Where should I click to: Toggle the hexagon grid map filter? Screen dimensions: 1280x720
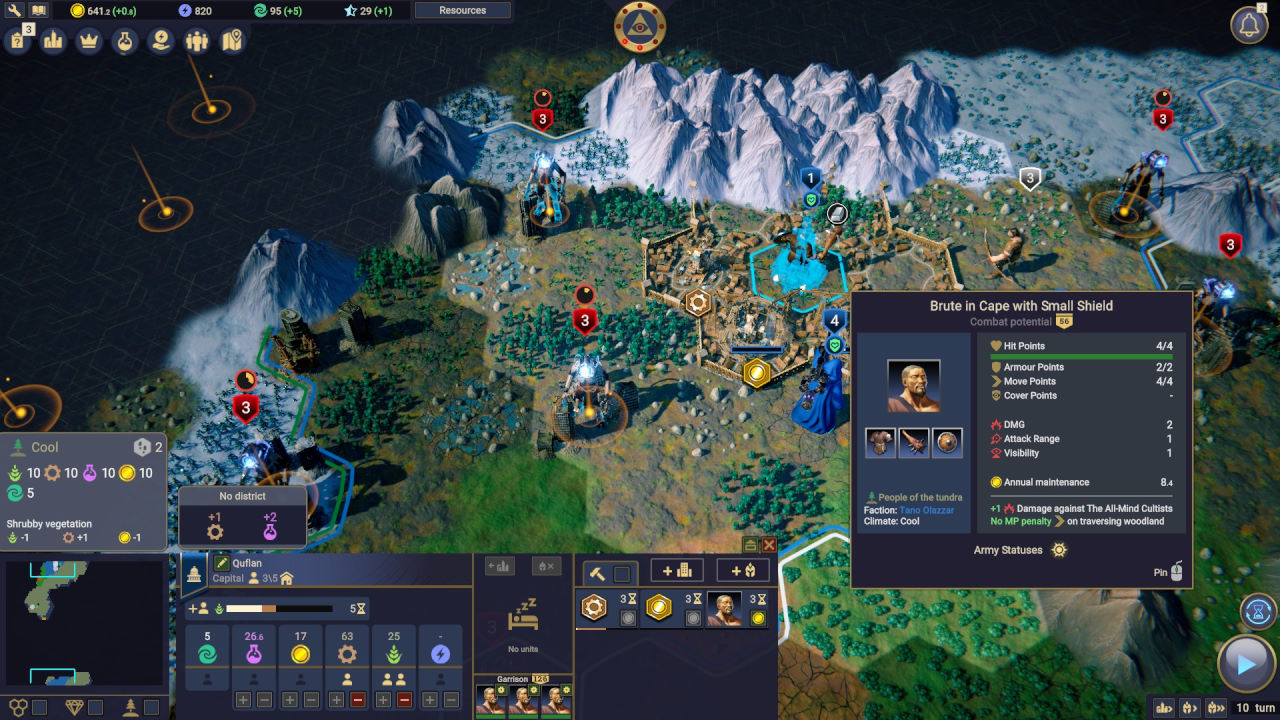(19, 707)
